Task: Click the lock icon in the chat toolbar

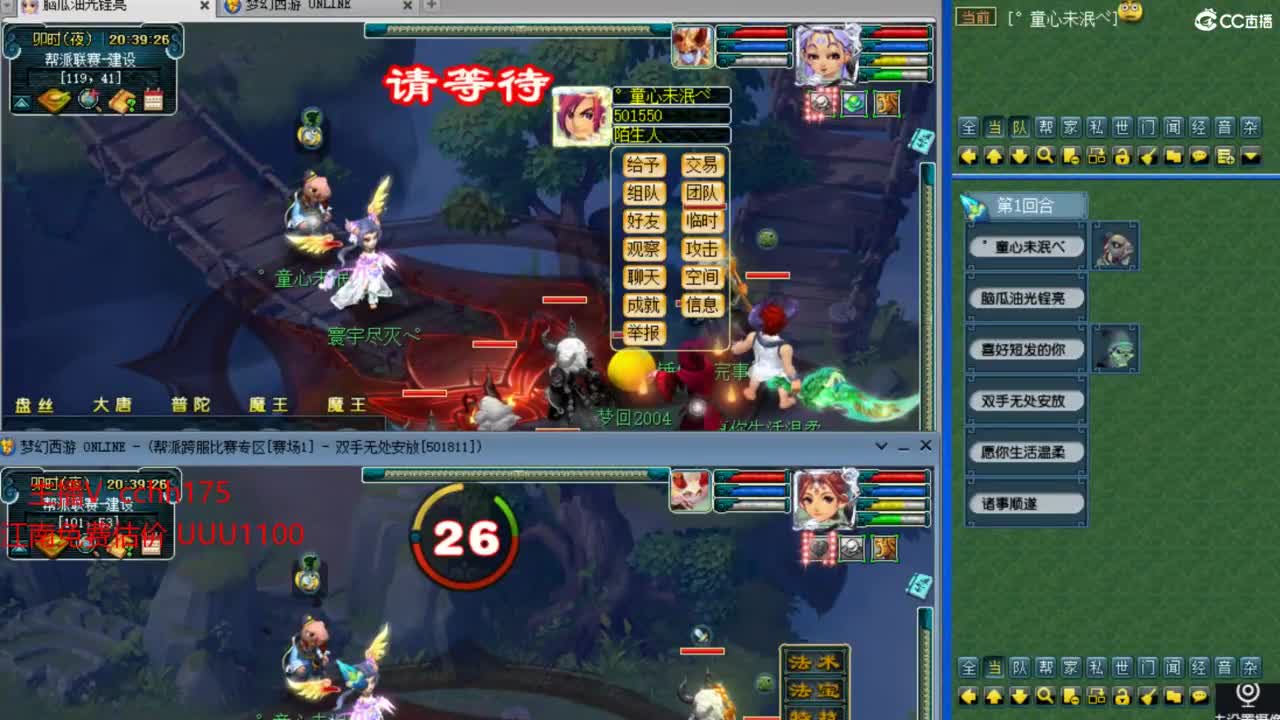Action: tap(1122, 156)
